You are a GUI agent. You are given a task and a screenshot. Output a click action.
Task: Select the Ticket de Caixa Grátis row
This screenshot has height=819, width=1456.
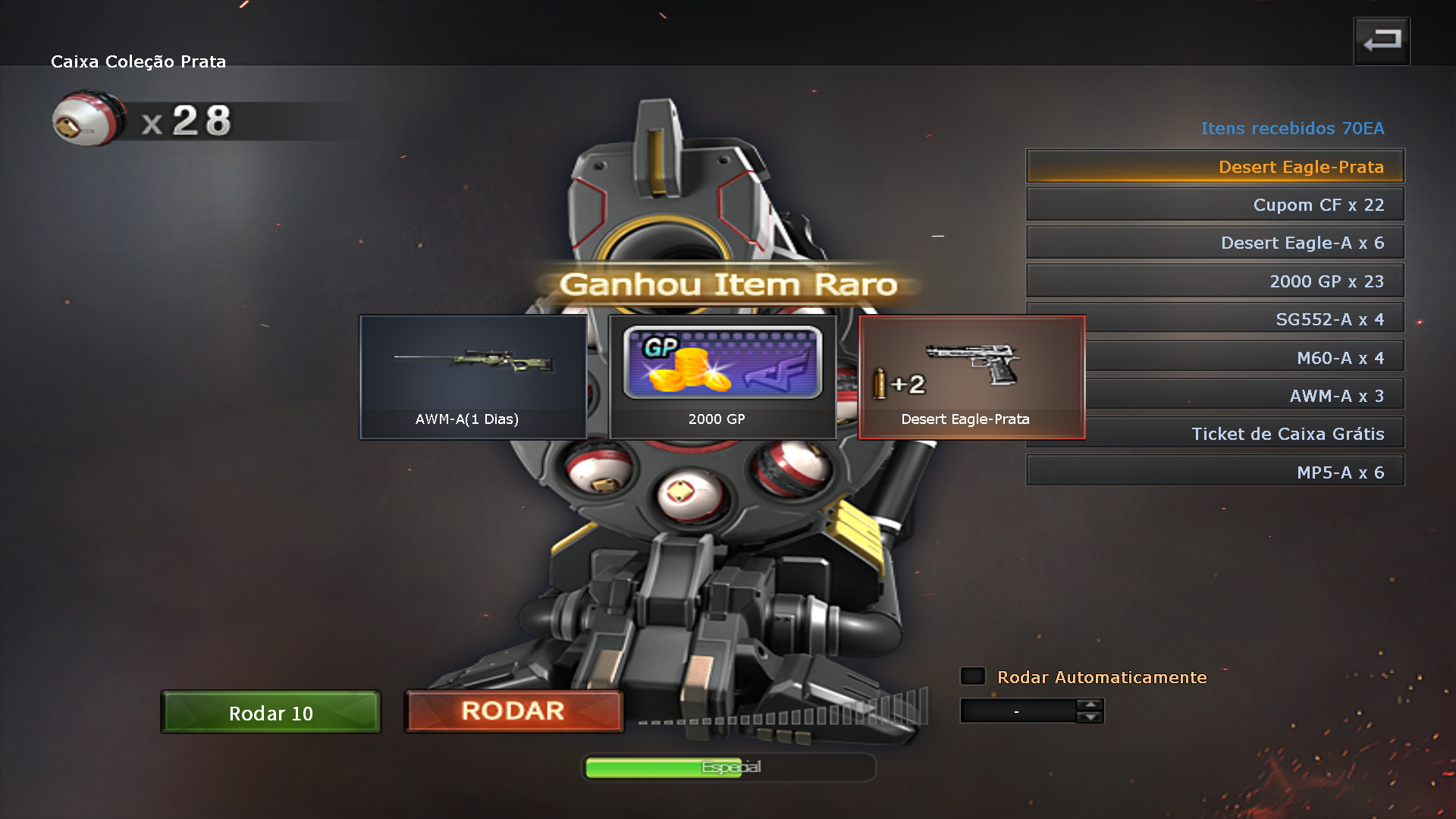[x=1244, y=434]
